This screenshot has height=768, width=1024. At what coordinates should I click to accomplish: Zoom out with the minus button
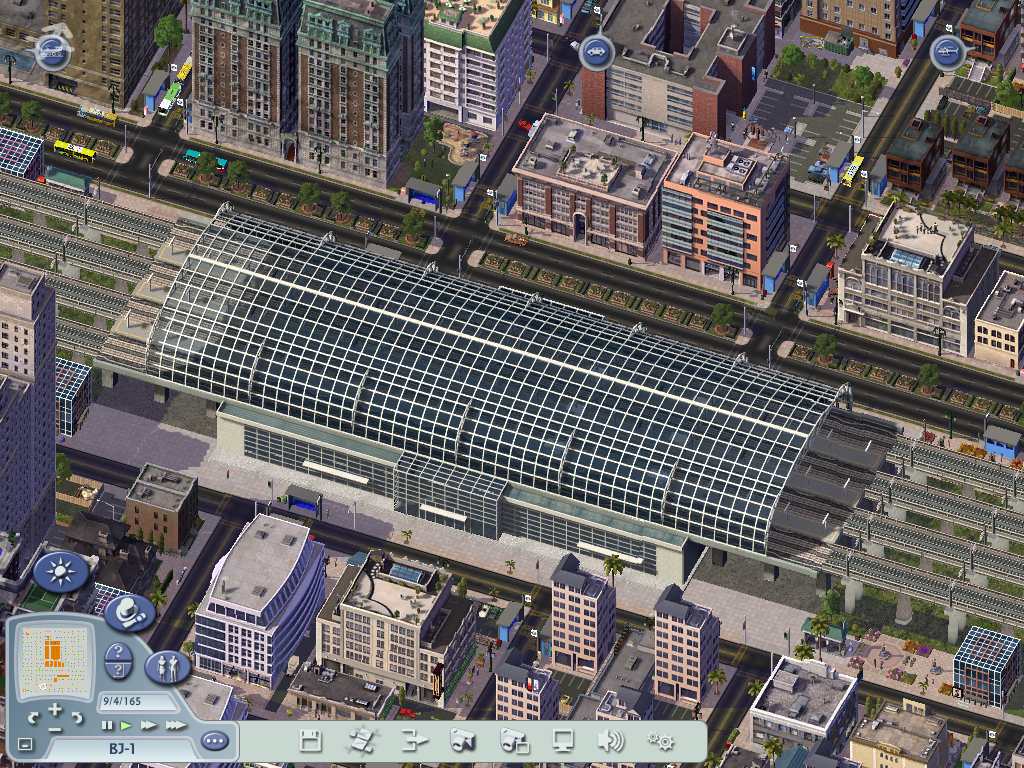click(55, 729)
